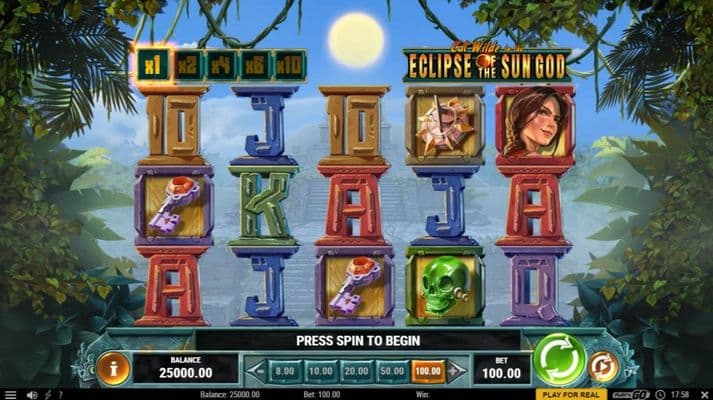Screen dimensions: 713x400
Task: Increase the bet with the plus button
Action: point(456,370)
